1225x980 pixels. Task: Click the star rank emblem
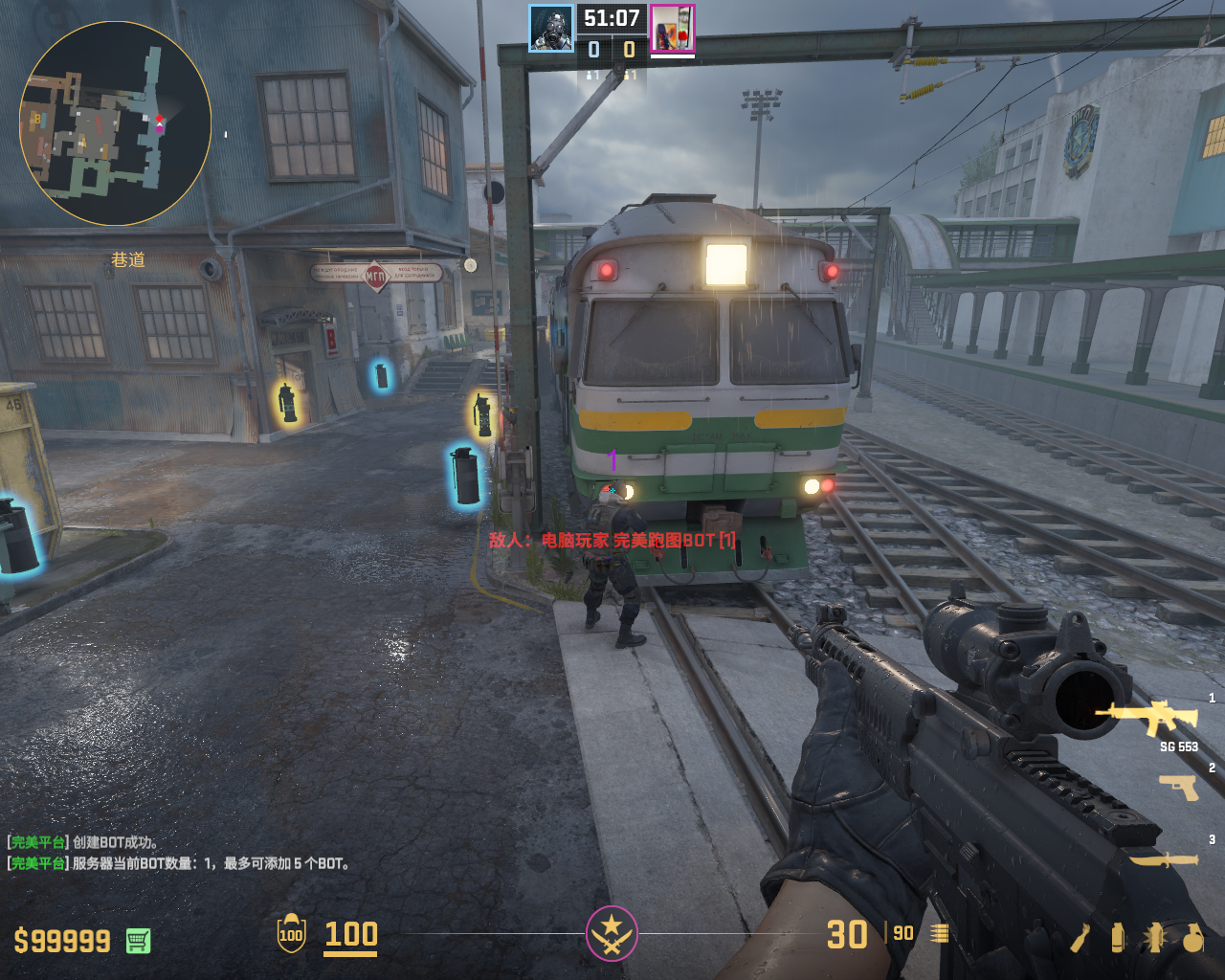(612, 933)
